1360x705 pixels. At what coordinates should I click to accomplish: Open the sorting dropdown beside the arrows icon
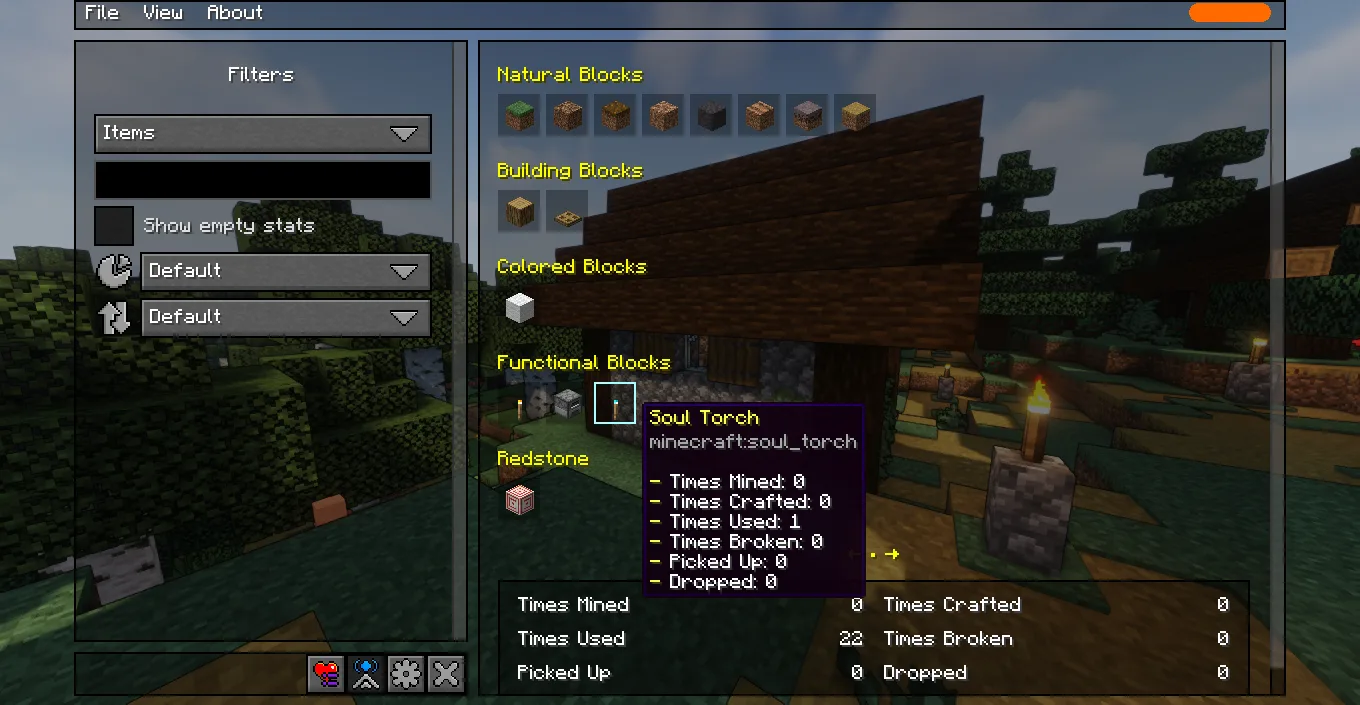pyautogui.click(x=285, y=317)
